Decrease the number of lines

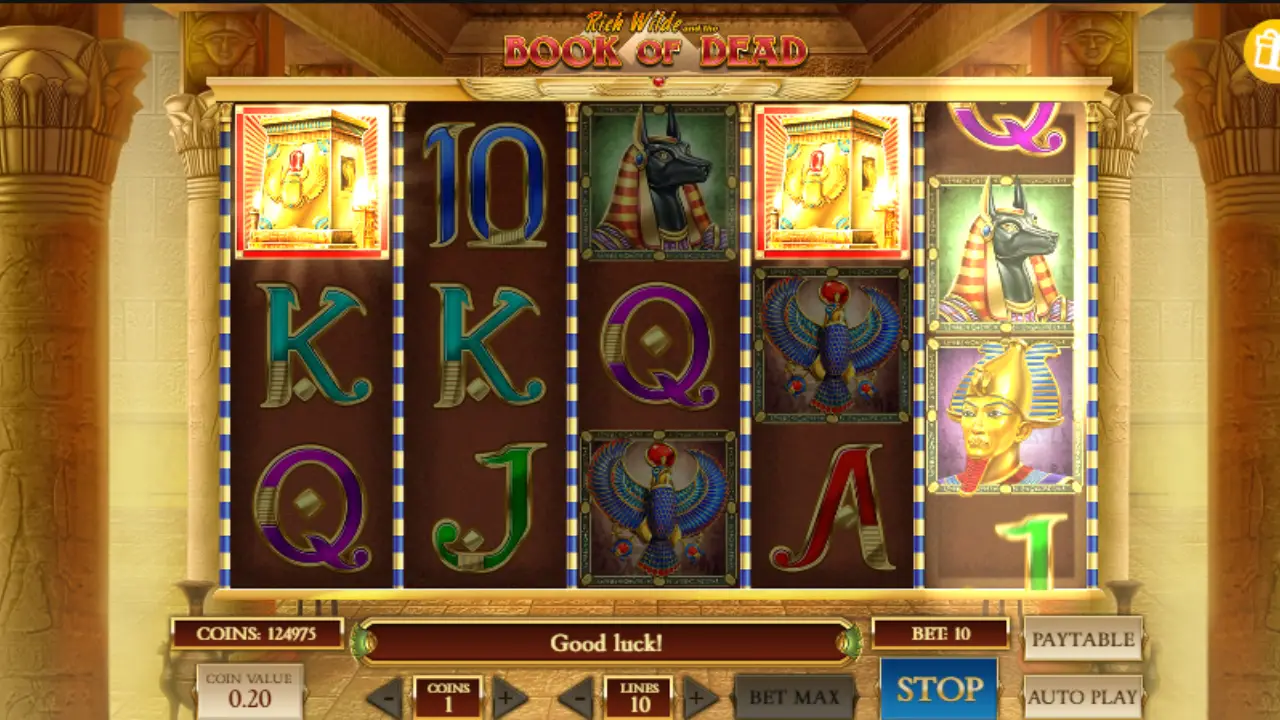click(576, 697)
